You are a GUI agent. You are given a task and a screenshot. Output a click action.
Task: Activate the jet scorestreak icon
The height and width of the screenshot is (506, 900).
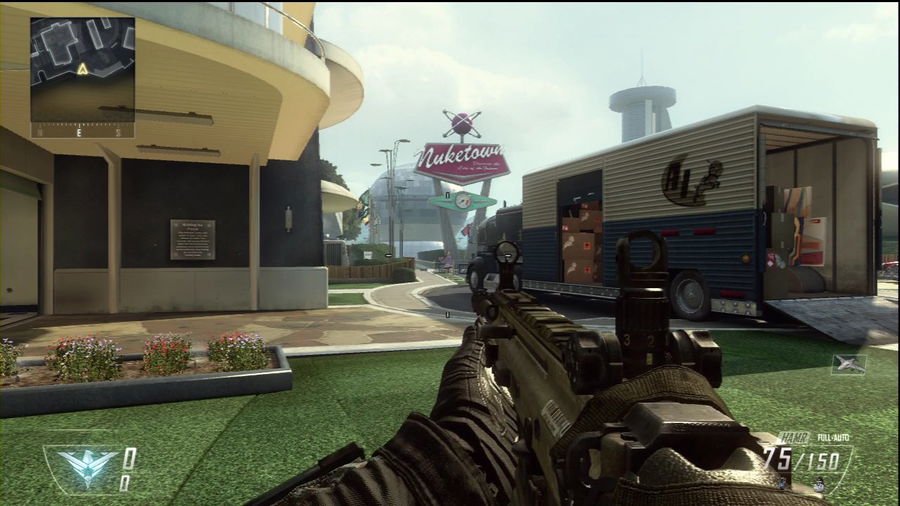[848, 364]
